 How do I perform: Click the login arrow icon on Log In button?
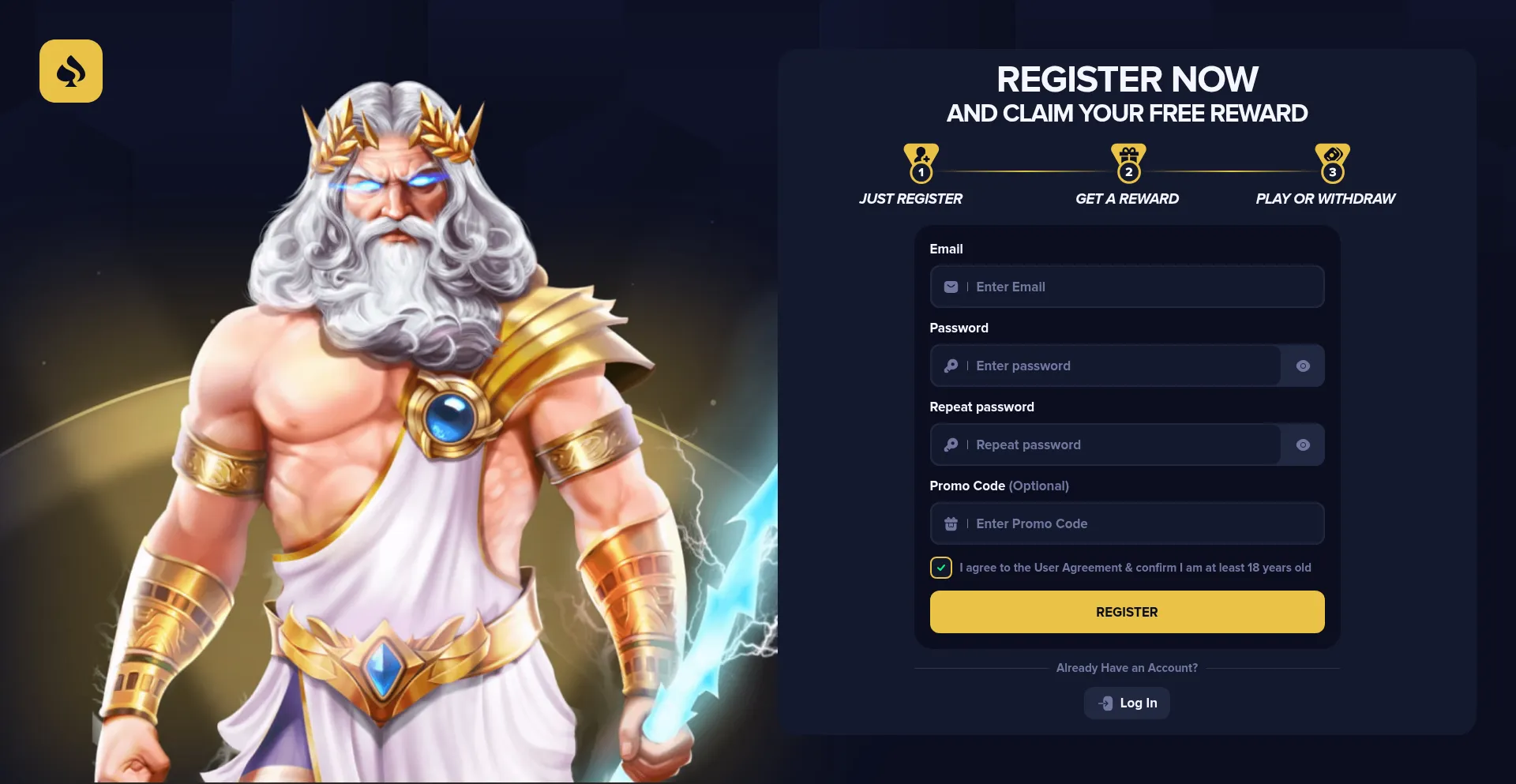click(x=1105, y=703)
